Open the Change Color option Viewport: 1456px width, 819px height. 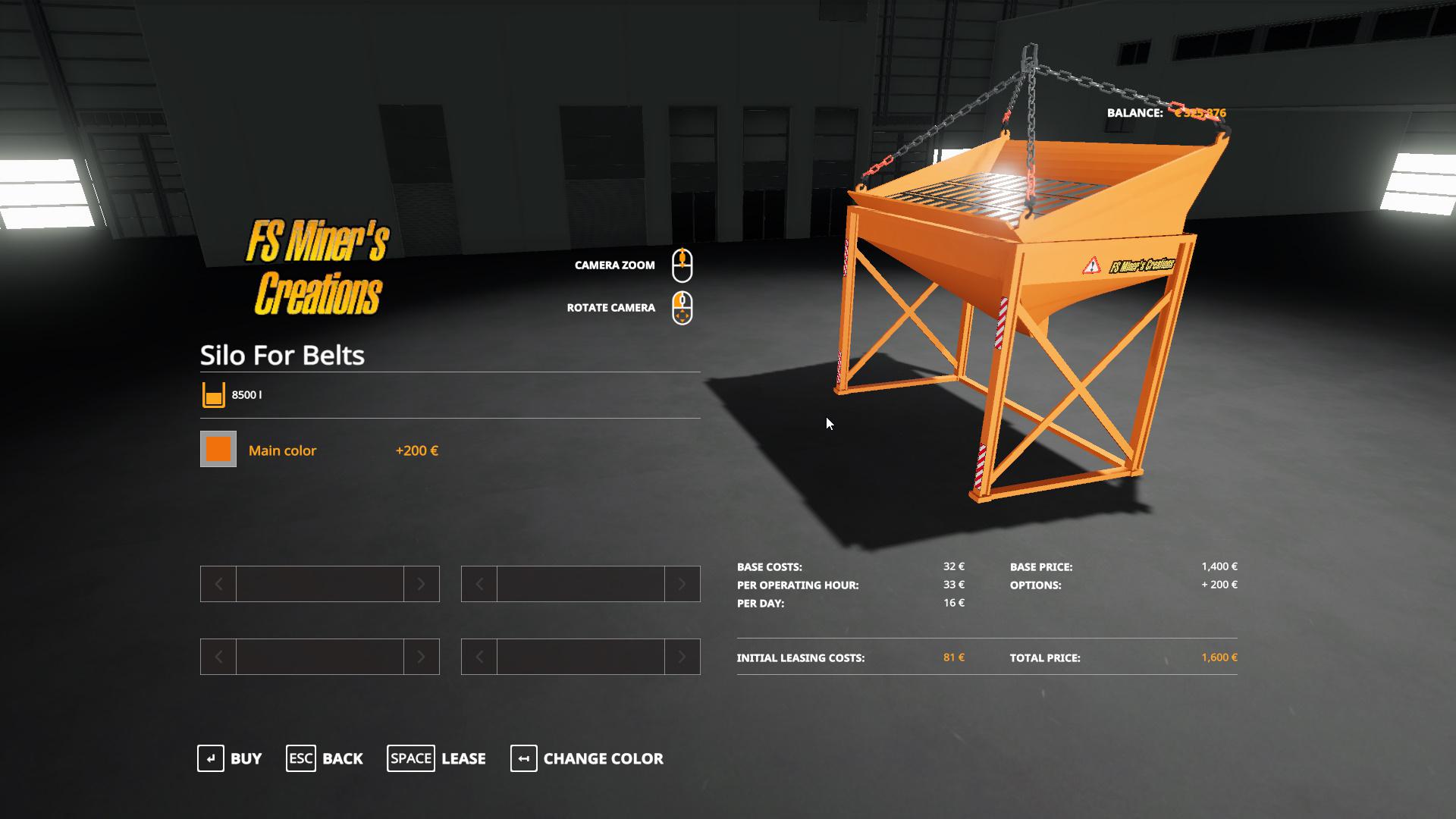coord(587,758)
